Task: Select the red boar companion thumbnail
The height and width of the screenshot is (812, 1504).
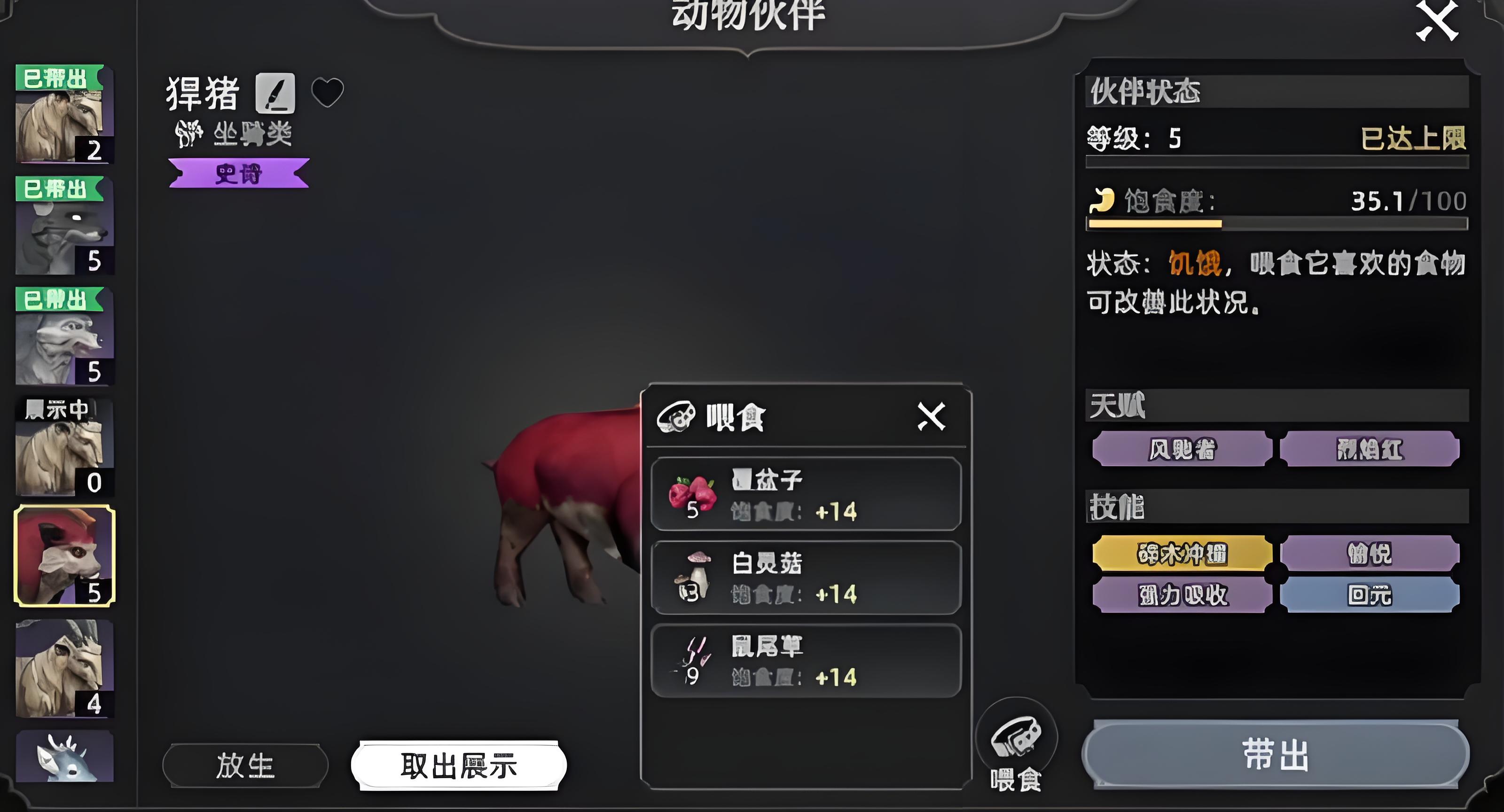Action: point(64,556)
